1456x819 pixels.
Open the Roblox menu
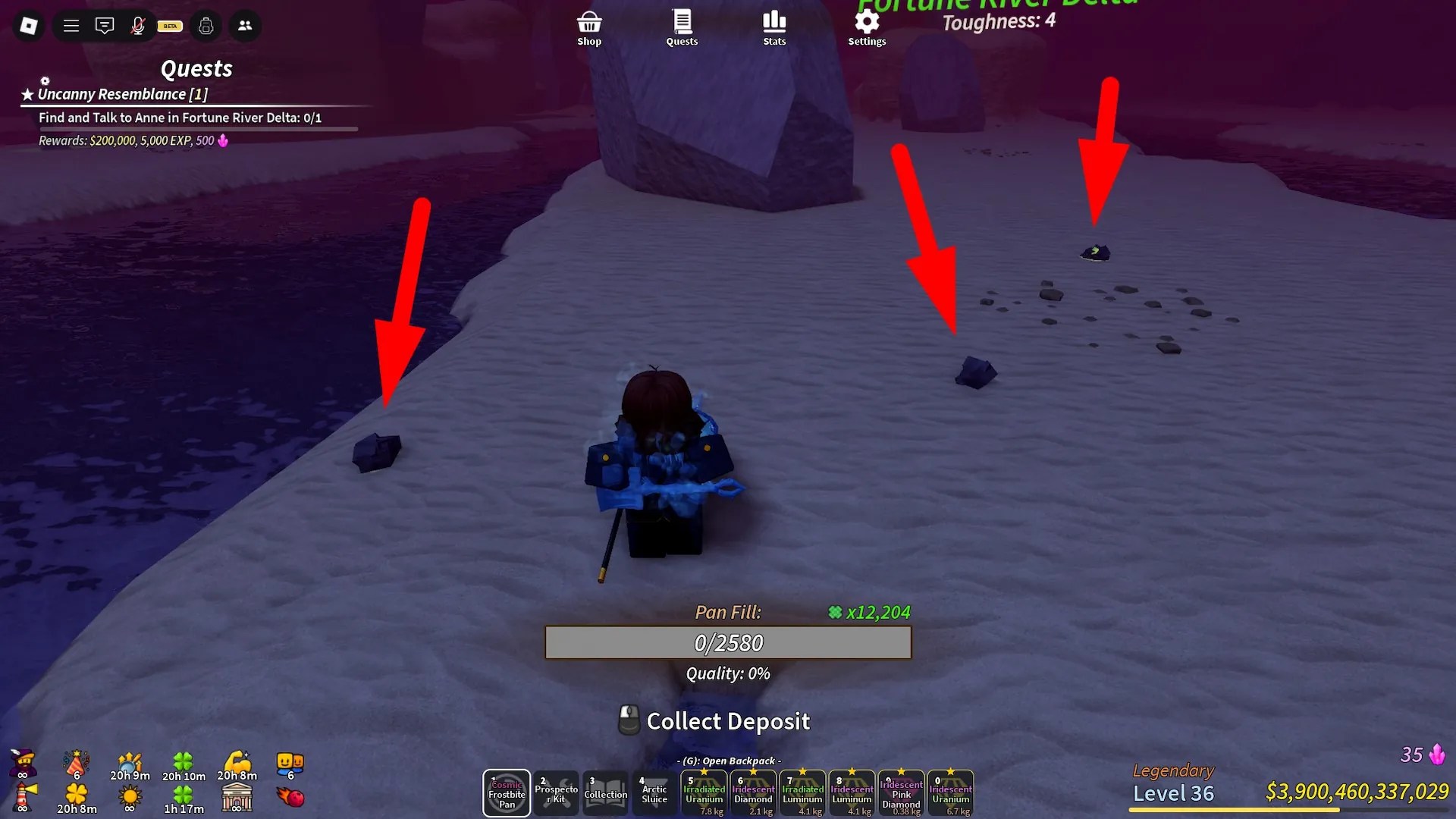point(28,25)
